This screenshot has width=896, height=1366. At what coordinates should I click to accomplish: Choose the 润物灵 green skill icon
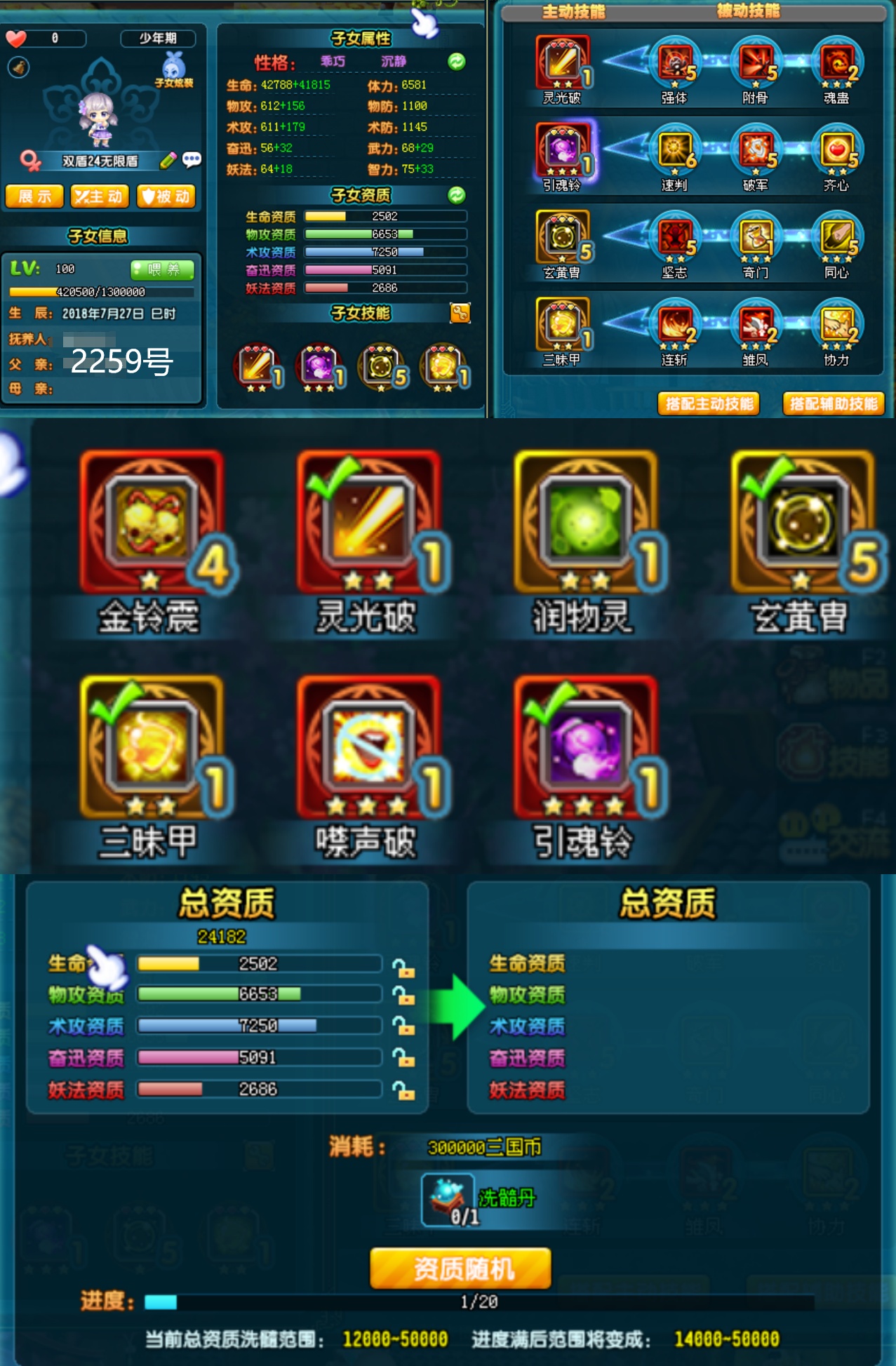click(x=584, y=521)
